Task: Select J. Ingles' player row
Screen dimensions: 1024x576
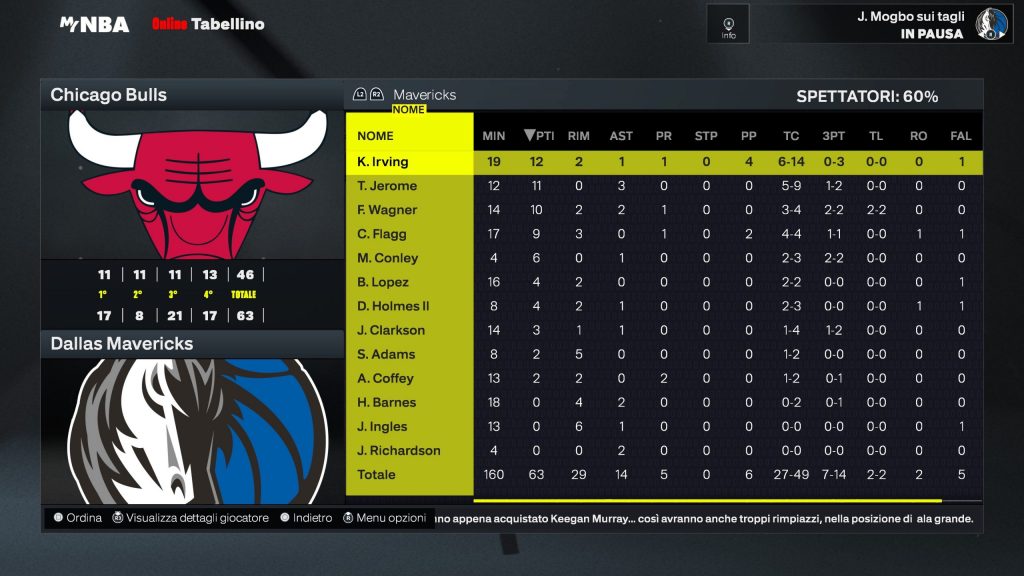Action: point(384,426)
